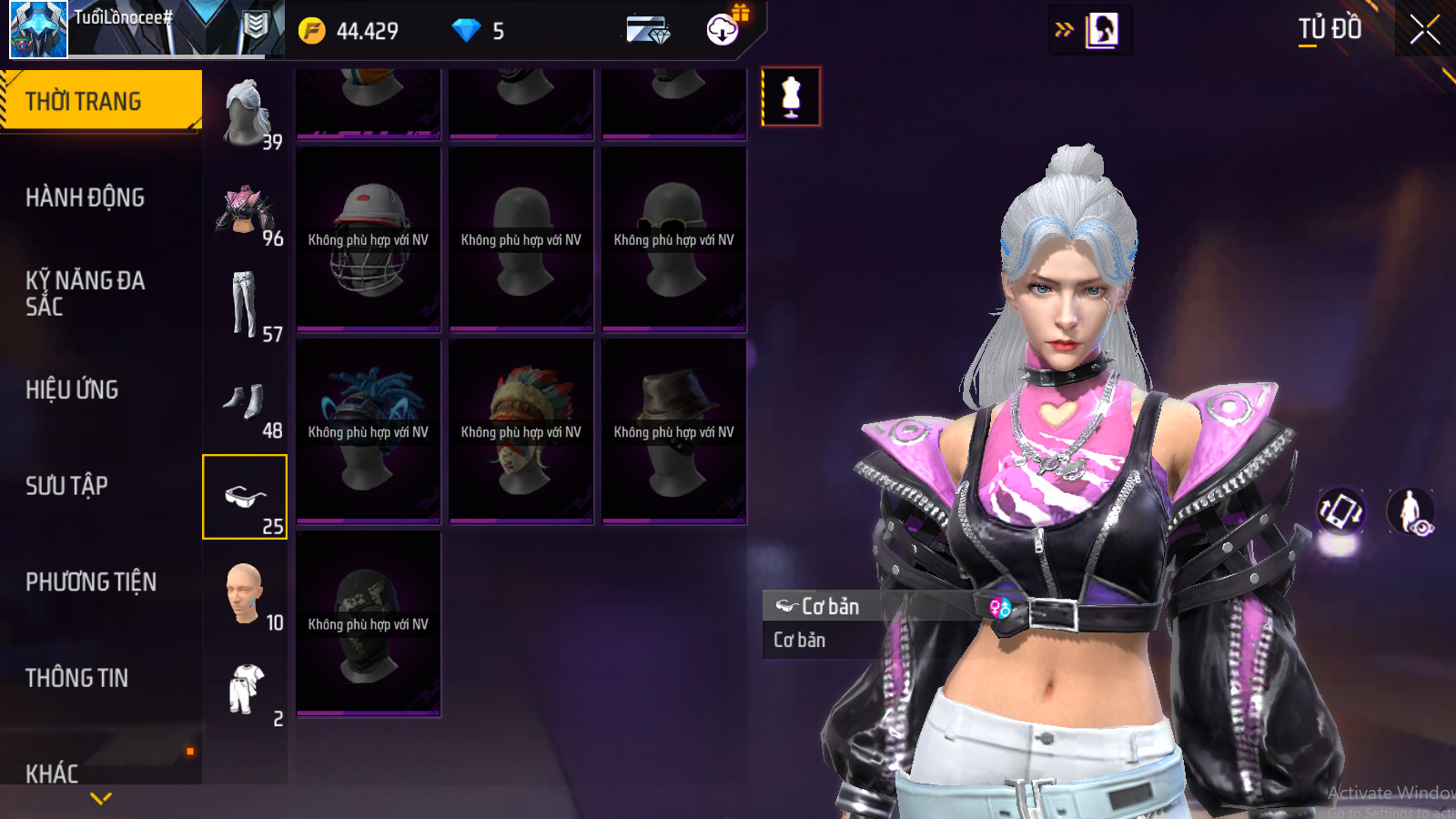
Task: Switch to the HÀNH ĐỘNG tab
Action: [85, 197]
